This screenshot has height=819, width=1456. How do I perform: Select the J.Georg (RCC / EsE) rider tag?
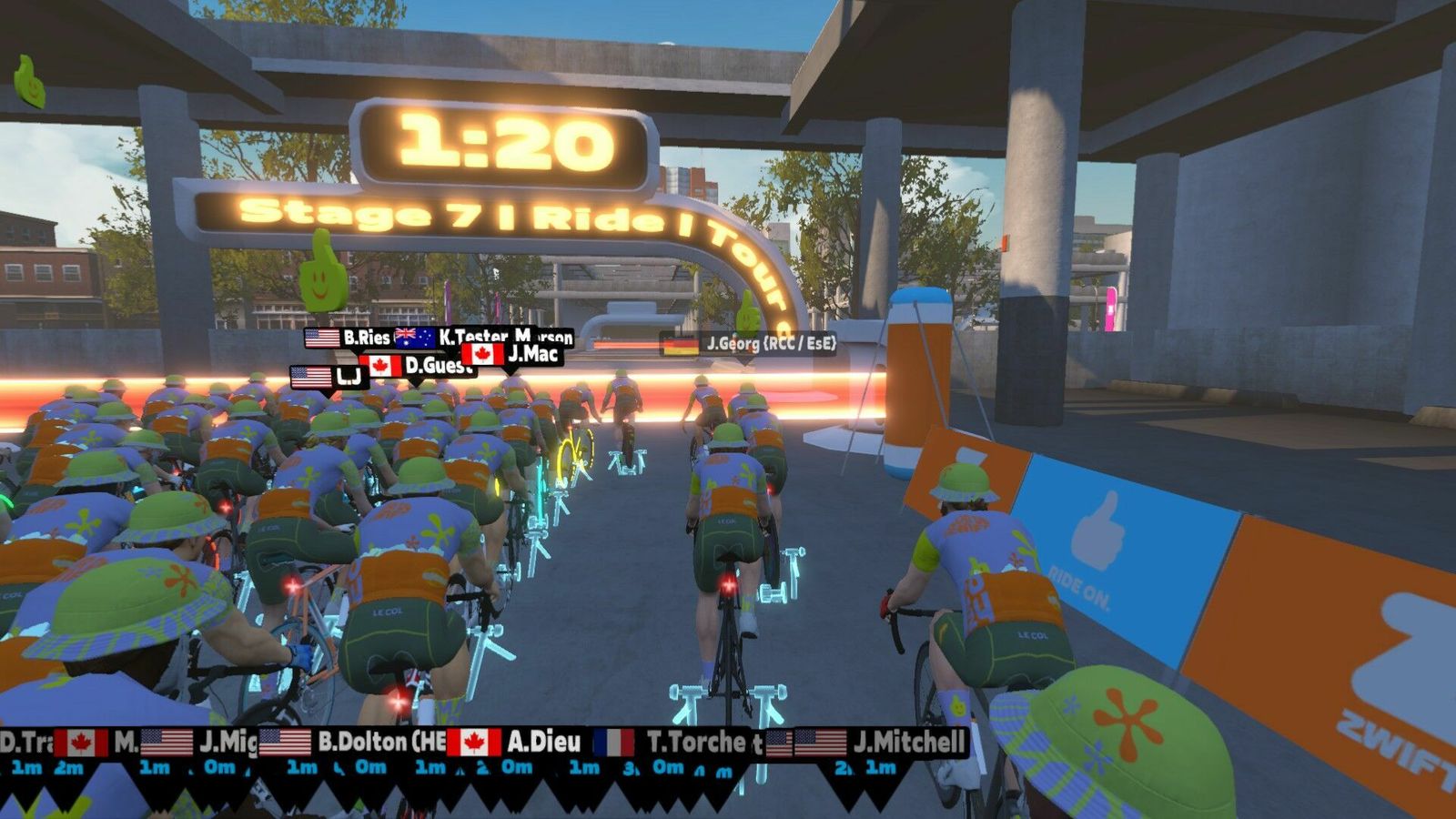click(x=748, y=344)
